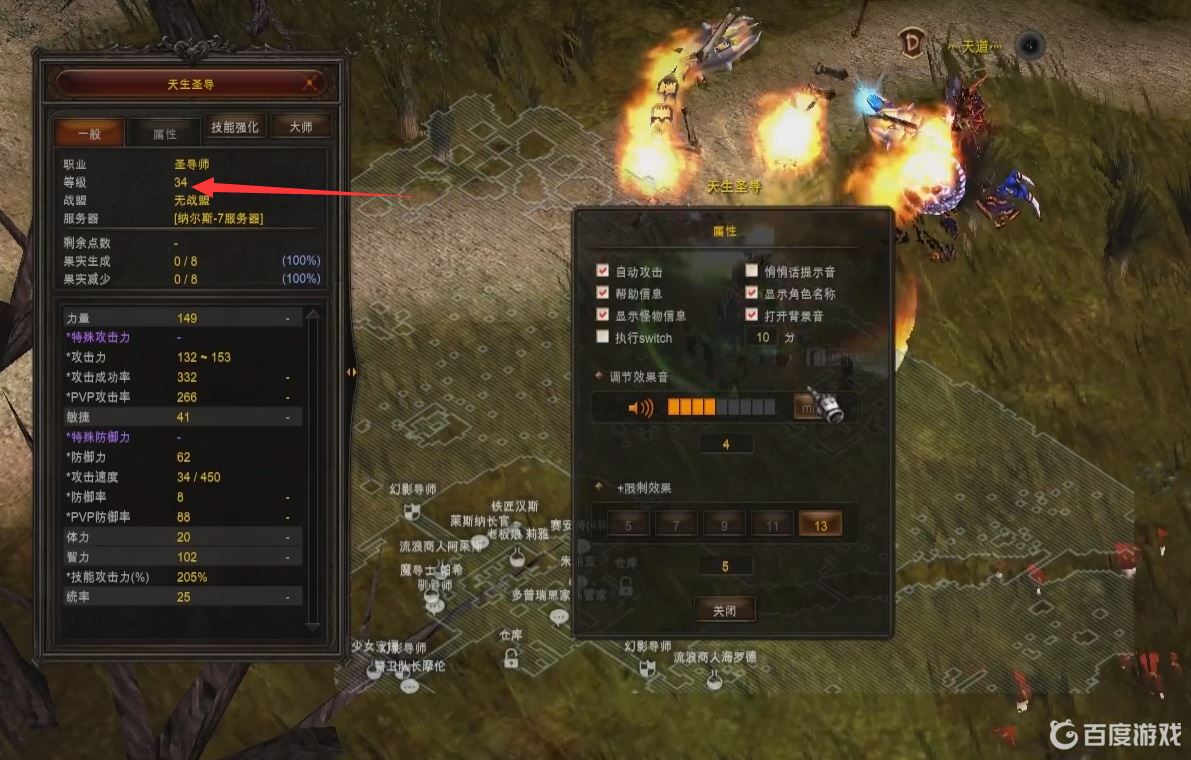
Task: Pick the +11 limit effect button
Action: pos(772,525)
